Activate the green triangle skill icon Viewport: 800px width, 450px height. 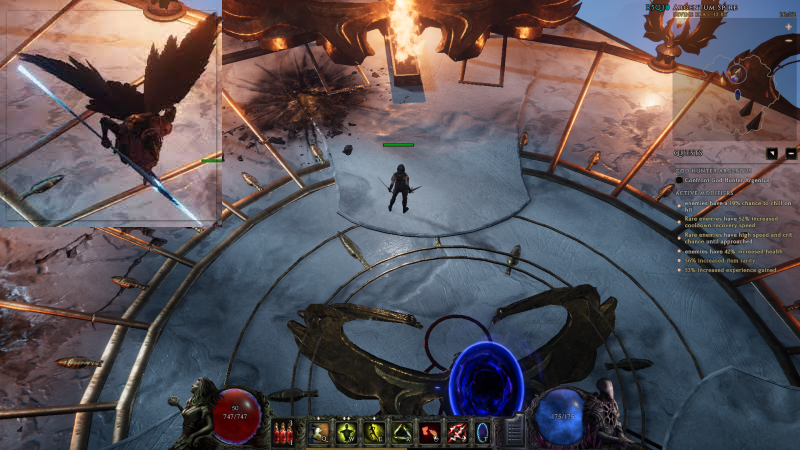403,432
